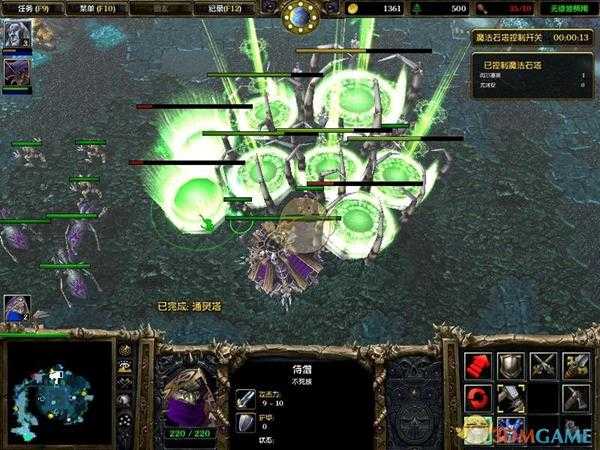Select the pale-faced hero portrait icon

point(17,34)
